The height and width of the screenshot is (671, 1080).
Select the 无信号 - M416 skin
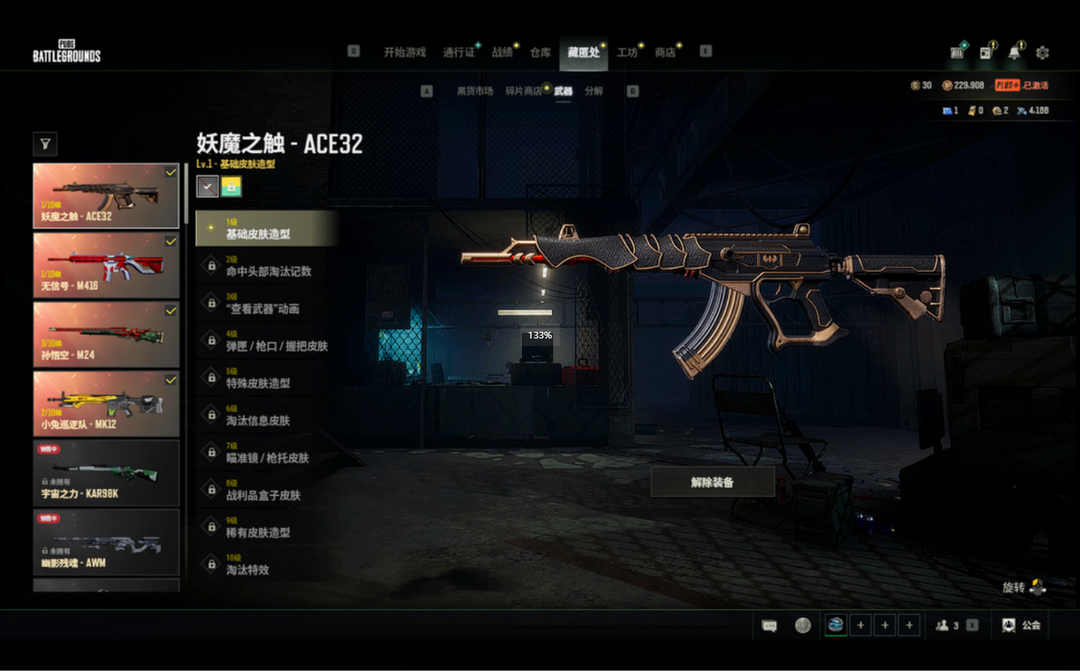tap(106, 265)
